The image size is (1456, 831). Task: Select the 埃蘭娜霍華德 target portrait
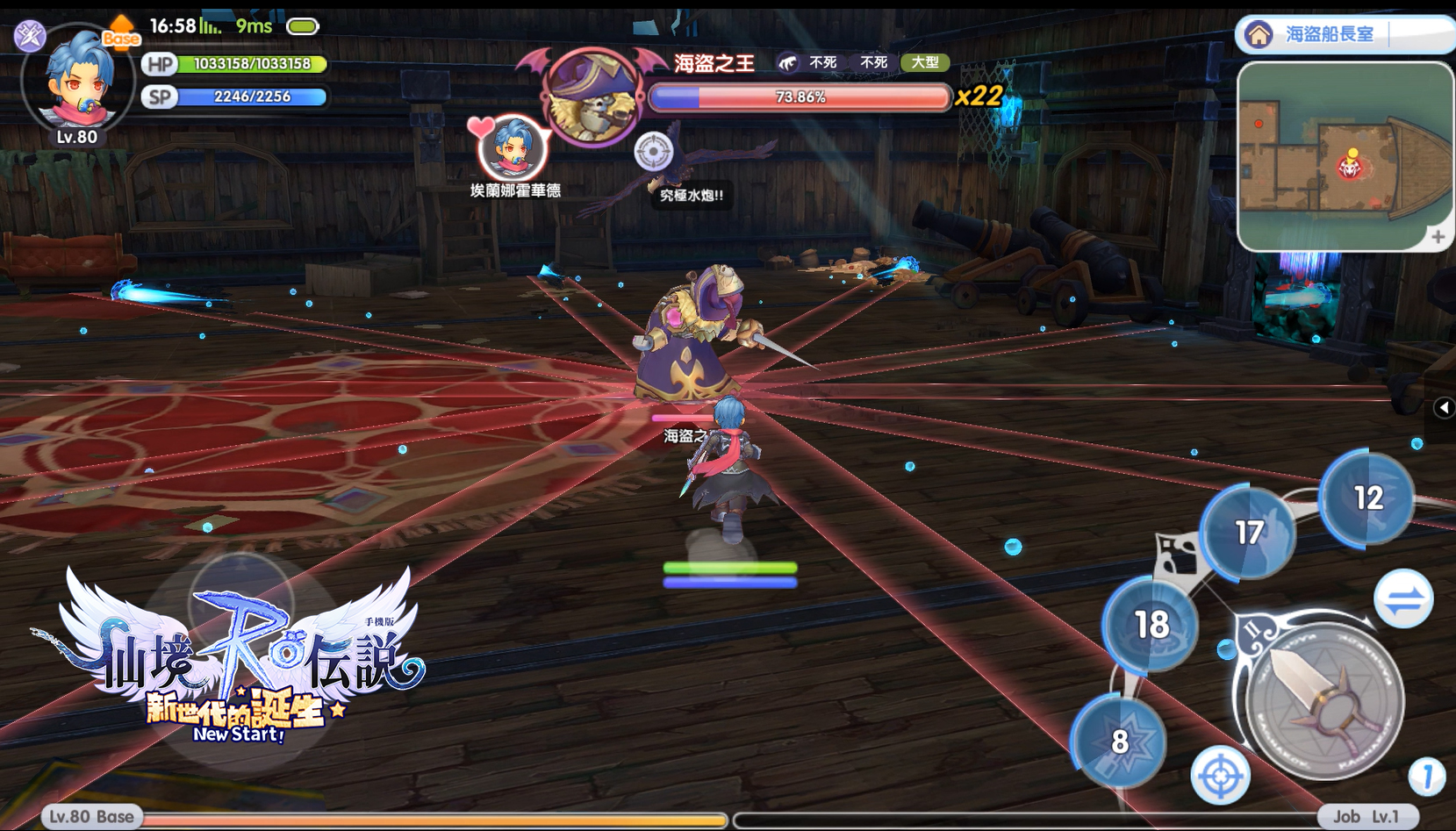coord(513,149)
